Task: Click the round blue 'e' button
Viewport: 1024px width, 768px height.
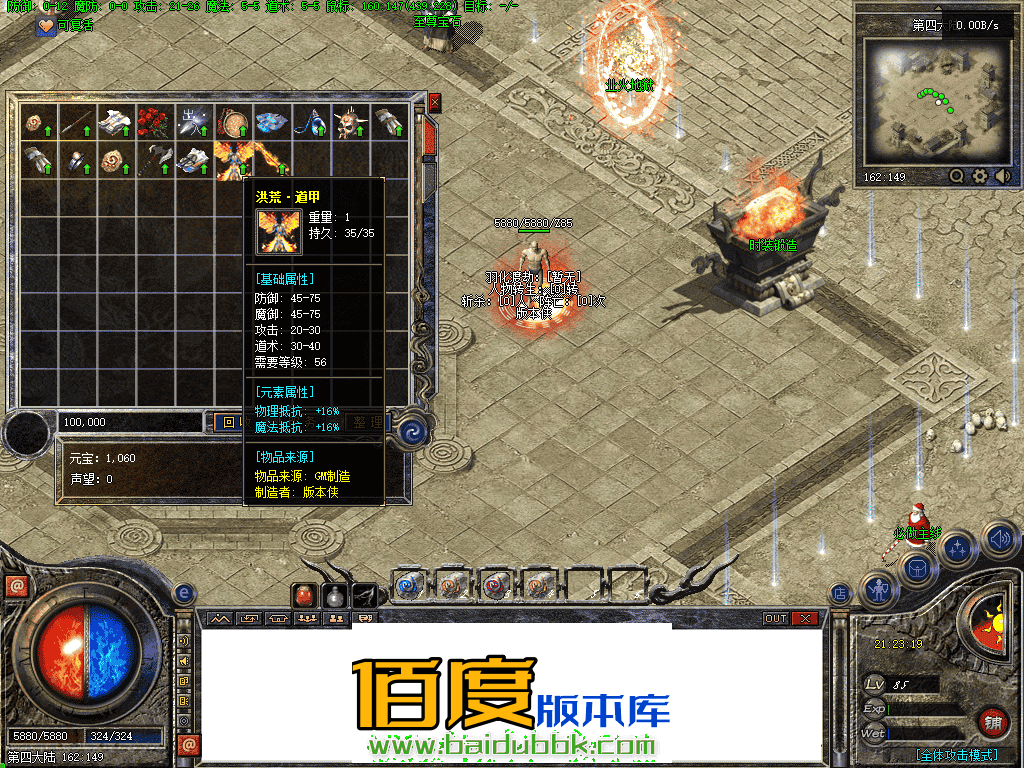Action: [x=184, y=594]
